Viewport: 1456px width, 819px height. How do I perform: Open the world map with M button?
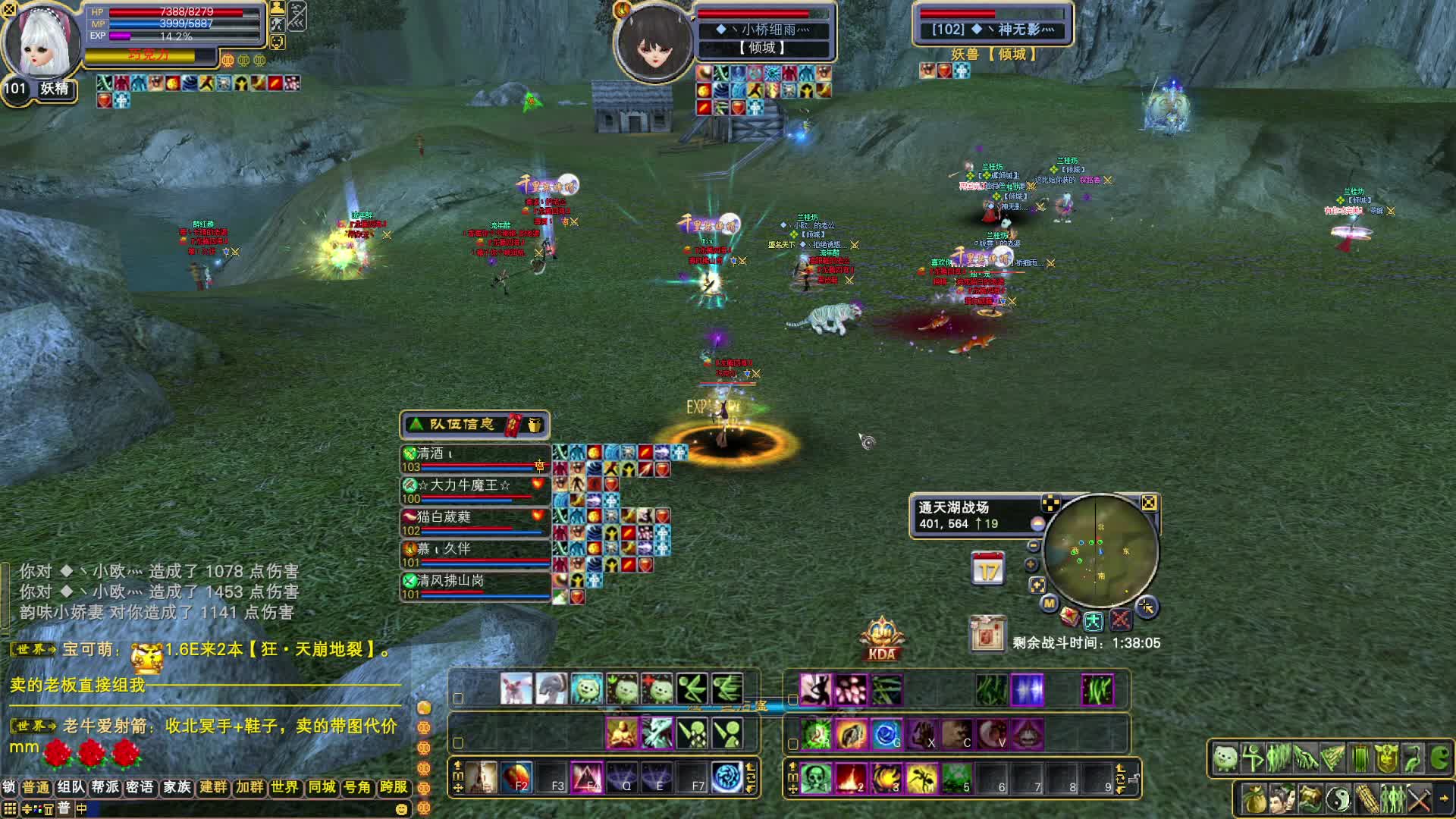tap(1049, 604)
